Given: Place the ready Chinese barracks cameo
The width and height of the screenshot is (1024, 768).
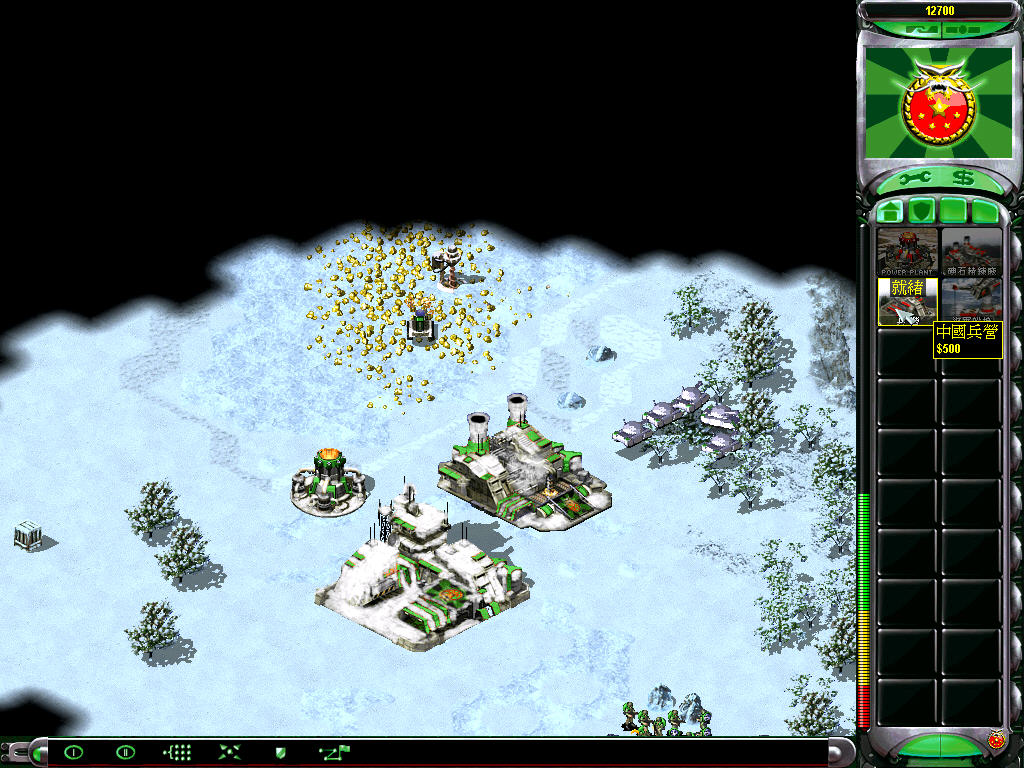Looking at the screenshot, I should pos(907,302).
